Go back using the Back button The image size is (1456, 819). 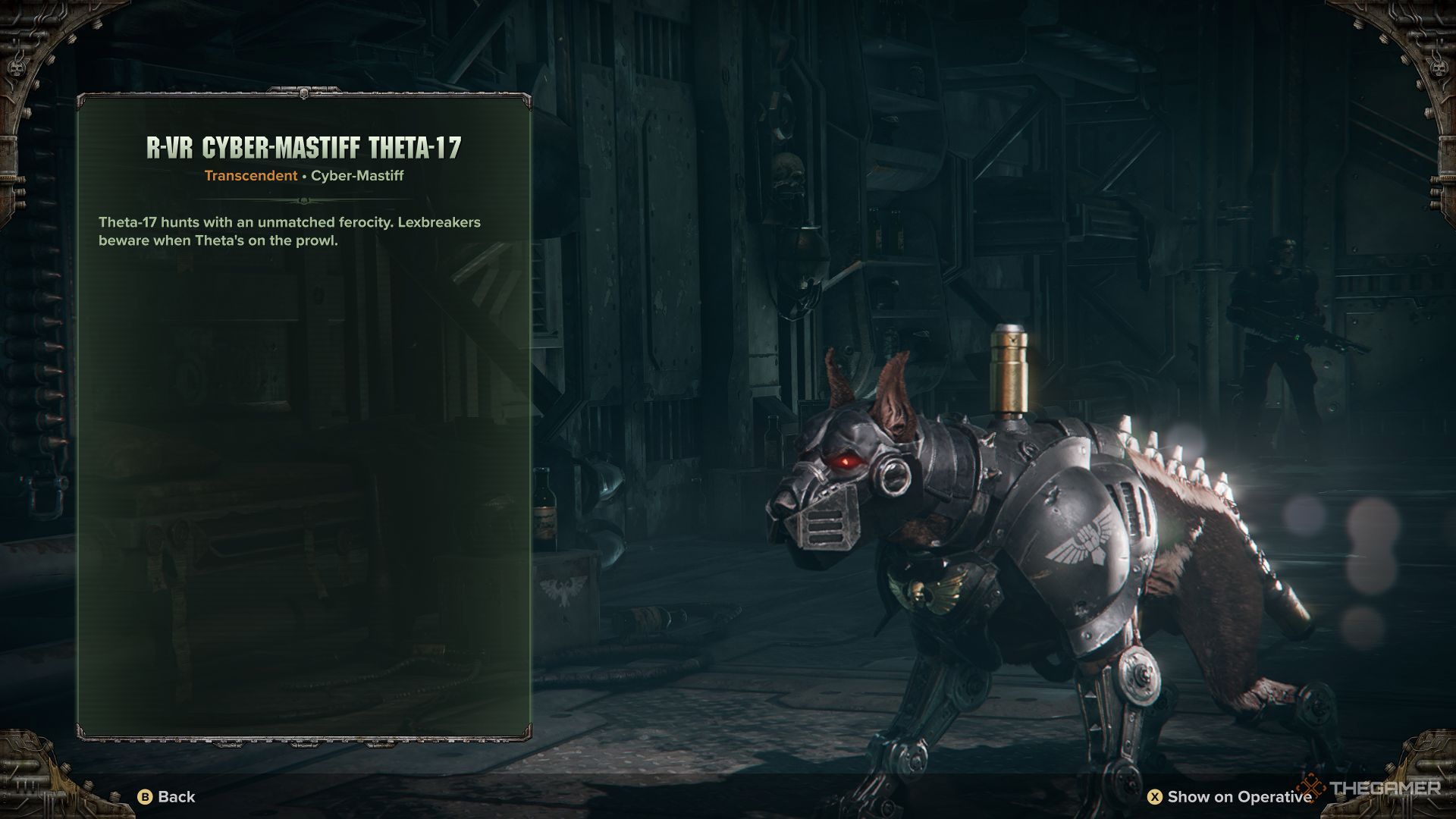pos(167,796)
